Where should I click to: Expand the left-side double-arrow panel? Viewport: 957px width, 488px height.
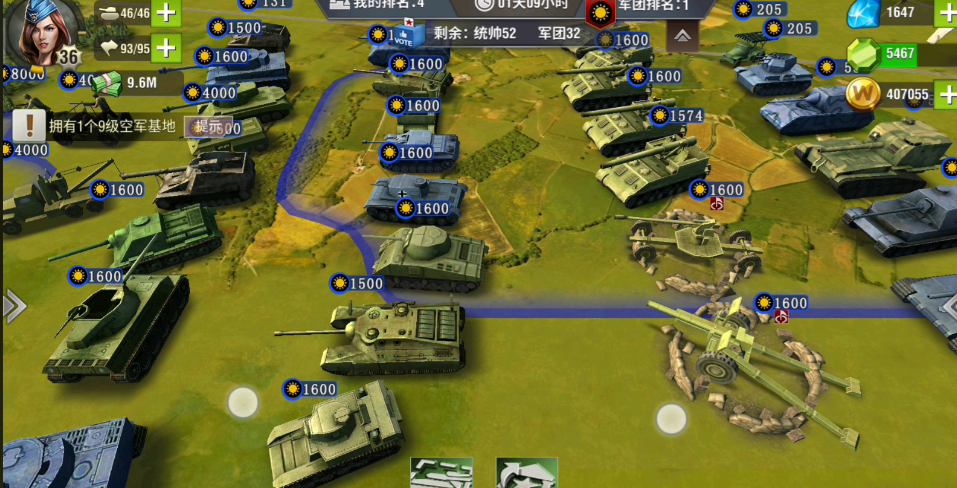[13, 306]
